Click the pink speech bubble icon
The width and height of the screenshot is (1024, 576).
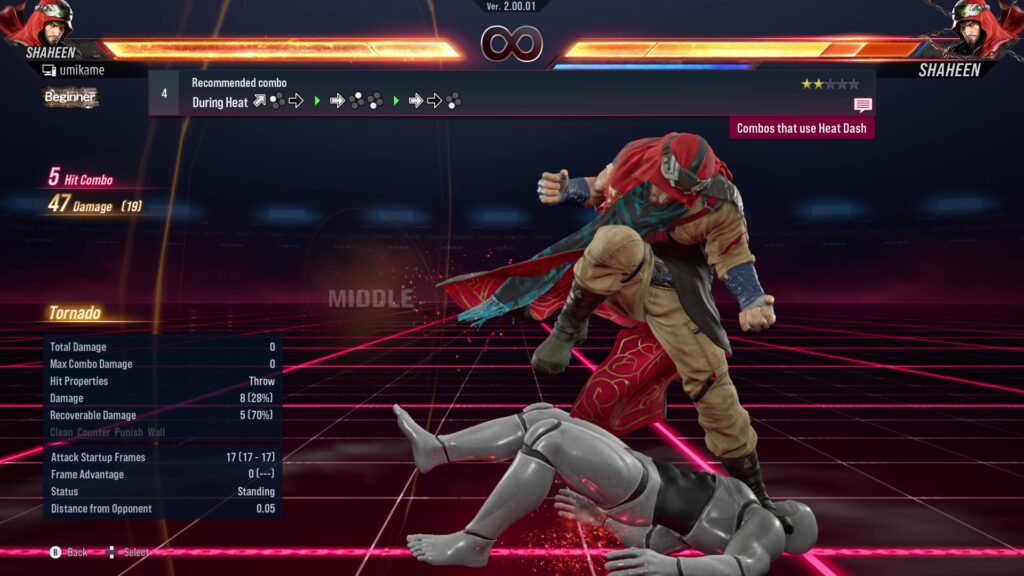tap(862, 104)
